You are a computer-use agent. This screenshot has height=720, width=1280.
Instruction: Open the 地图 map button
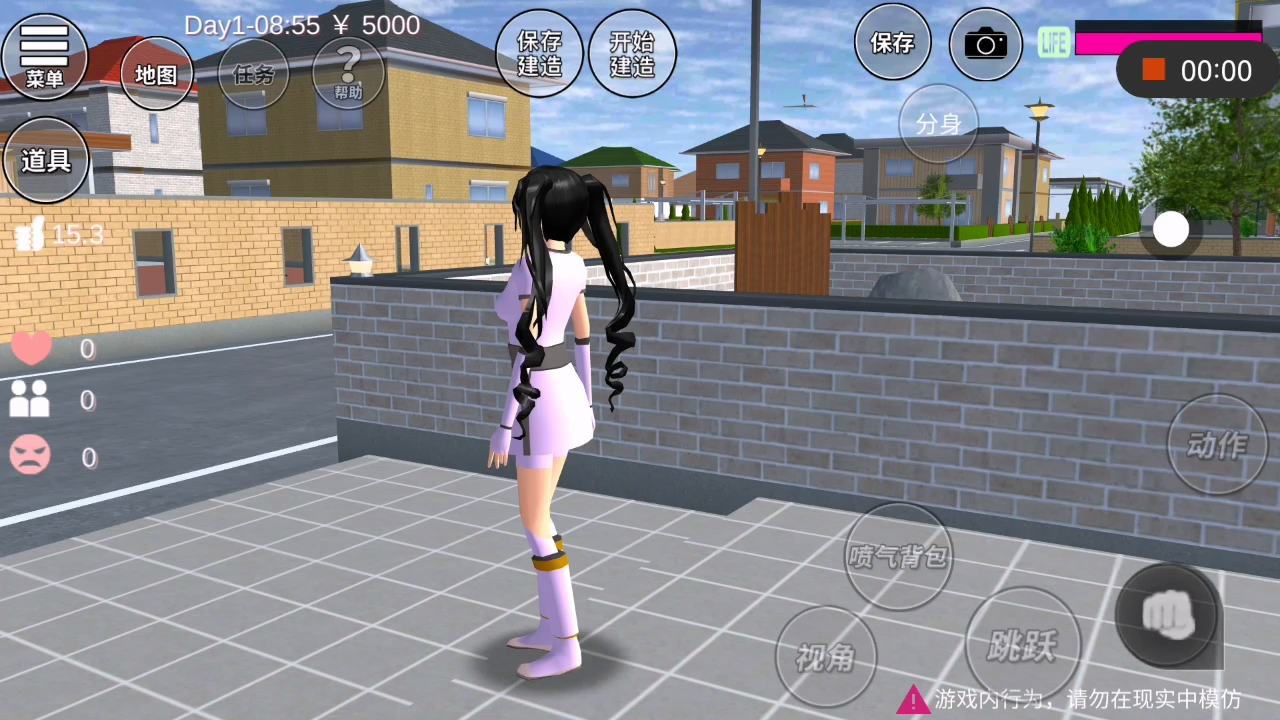[157, 74]
